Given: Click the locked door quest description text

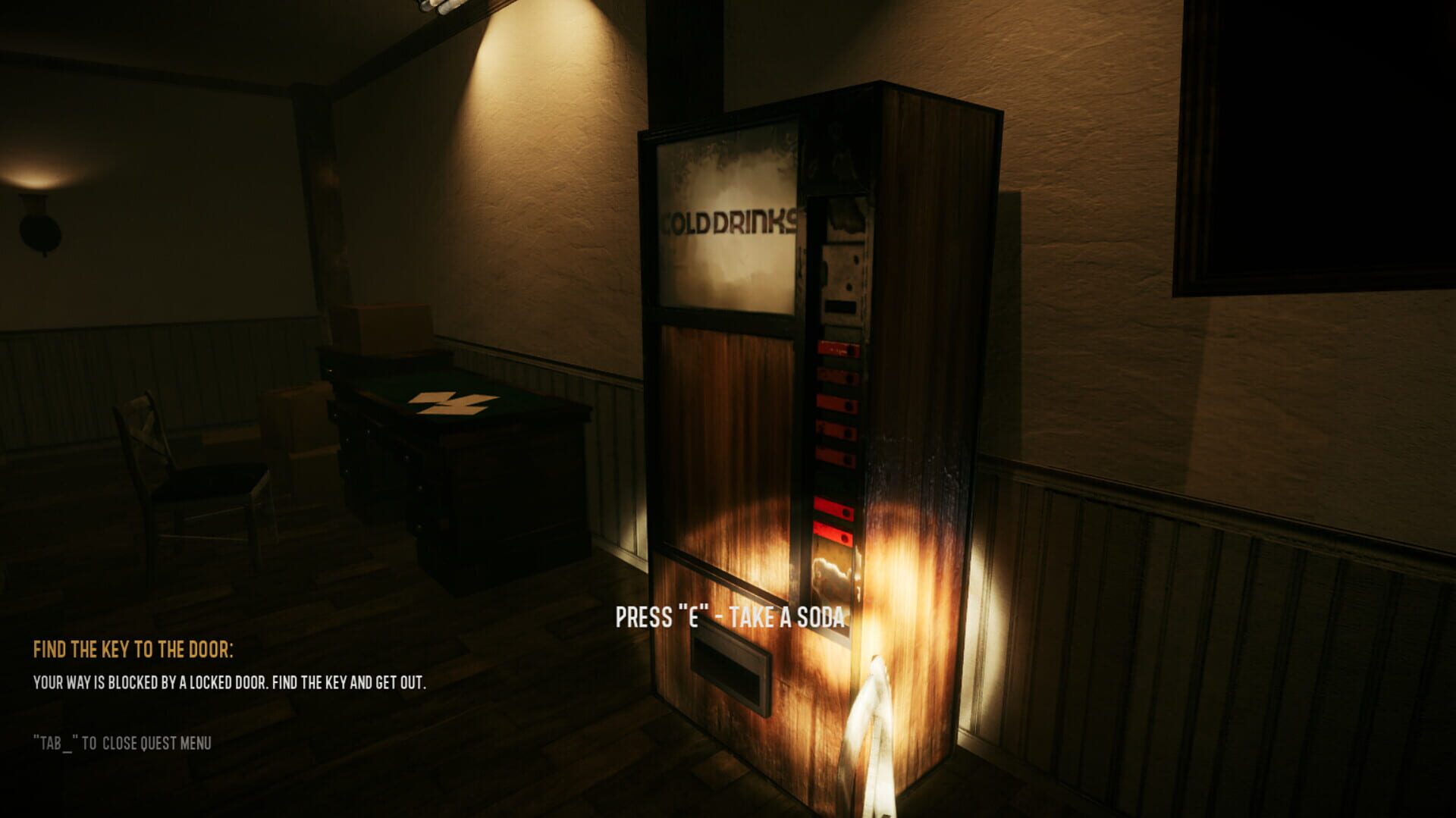Looking at the screenshot, I should pyautogui.click(x=229, y=682).
